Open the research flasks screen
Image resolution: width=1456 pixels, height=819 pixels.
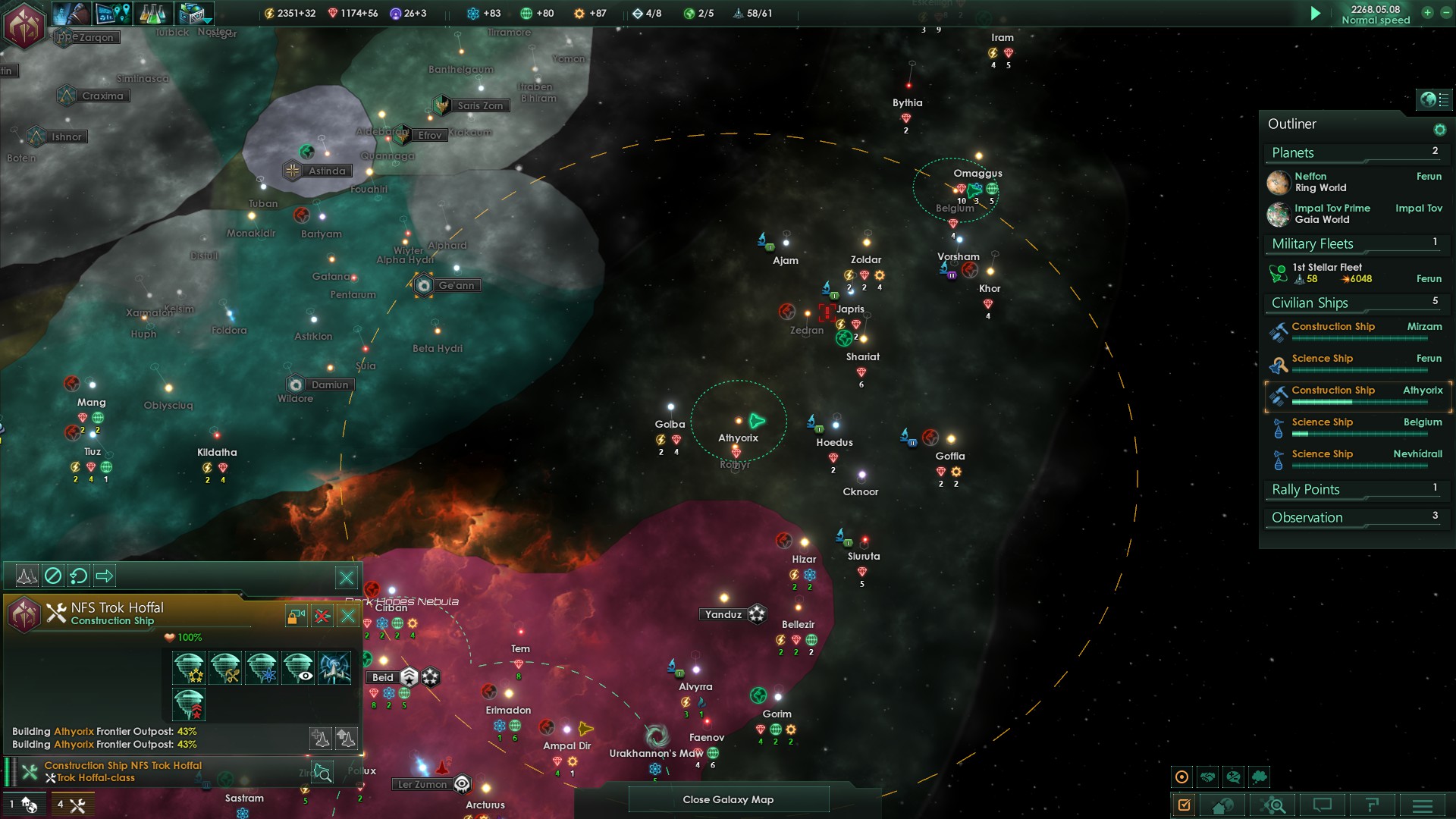(x=152, y=13)
